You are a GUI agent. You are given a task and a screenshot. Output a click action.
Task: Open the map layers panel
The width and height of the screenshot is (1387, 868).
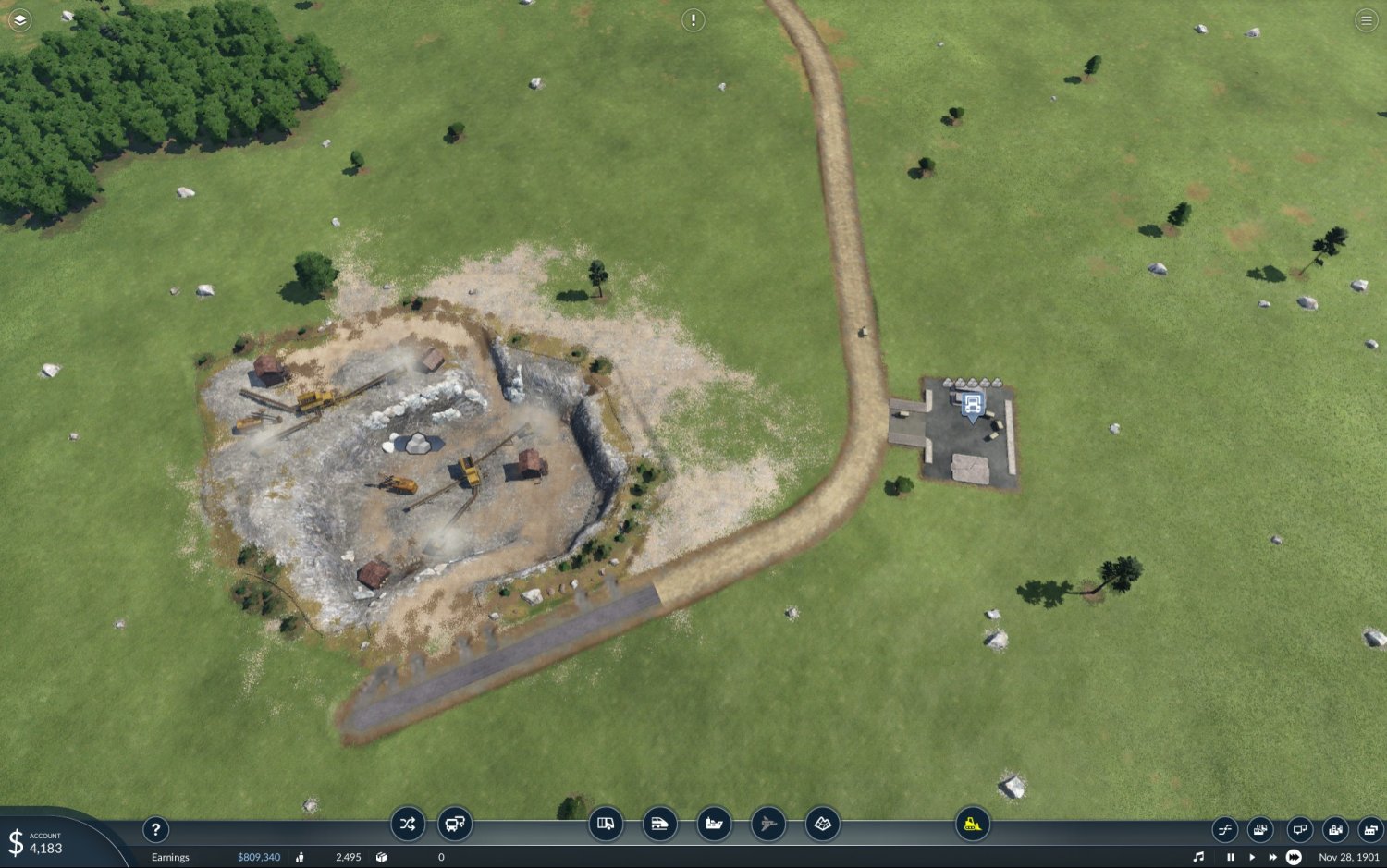[19, 19]
